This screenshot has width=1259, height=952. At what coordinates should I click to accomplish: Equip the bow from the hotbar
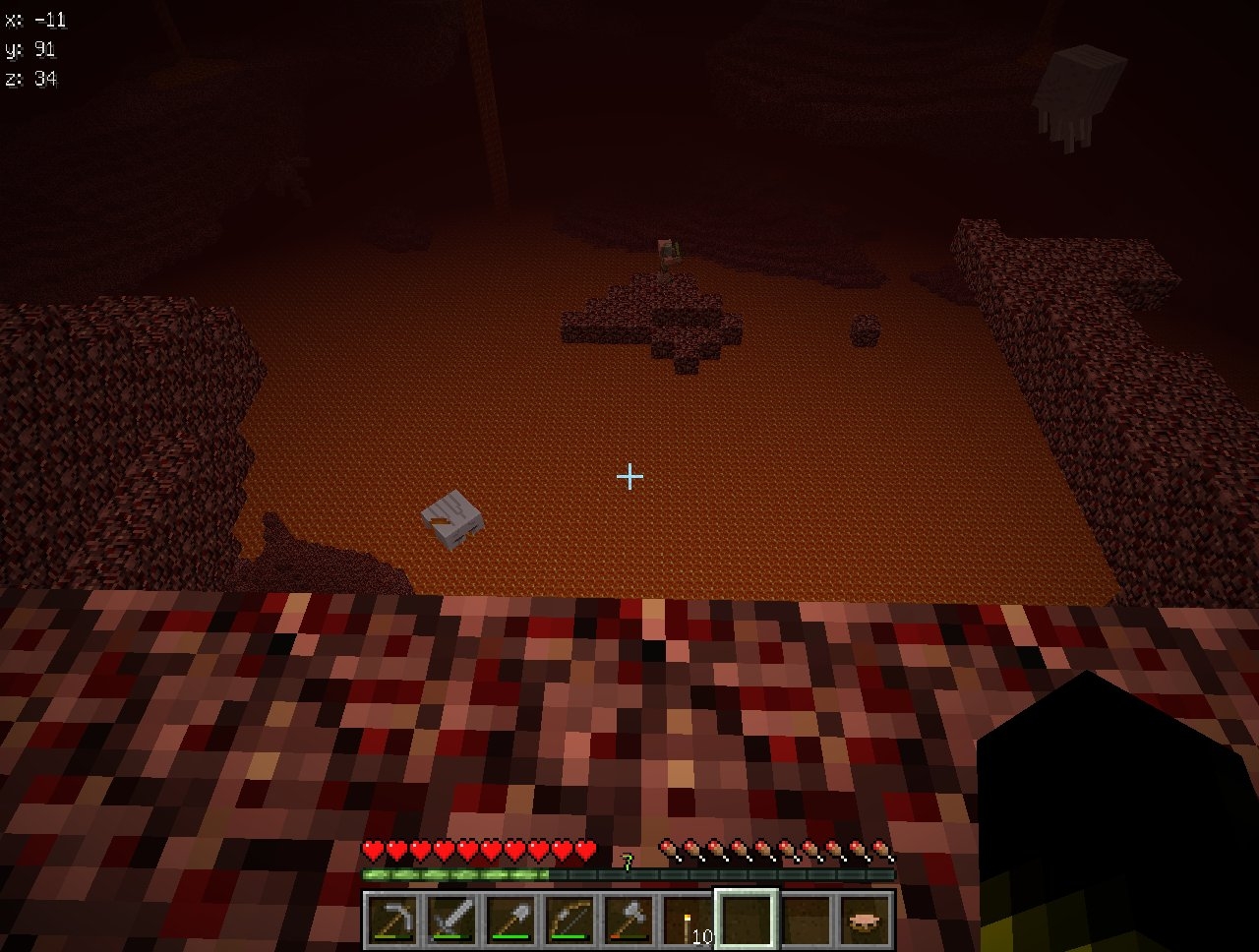coord(570,921)
